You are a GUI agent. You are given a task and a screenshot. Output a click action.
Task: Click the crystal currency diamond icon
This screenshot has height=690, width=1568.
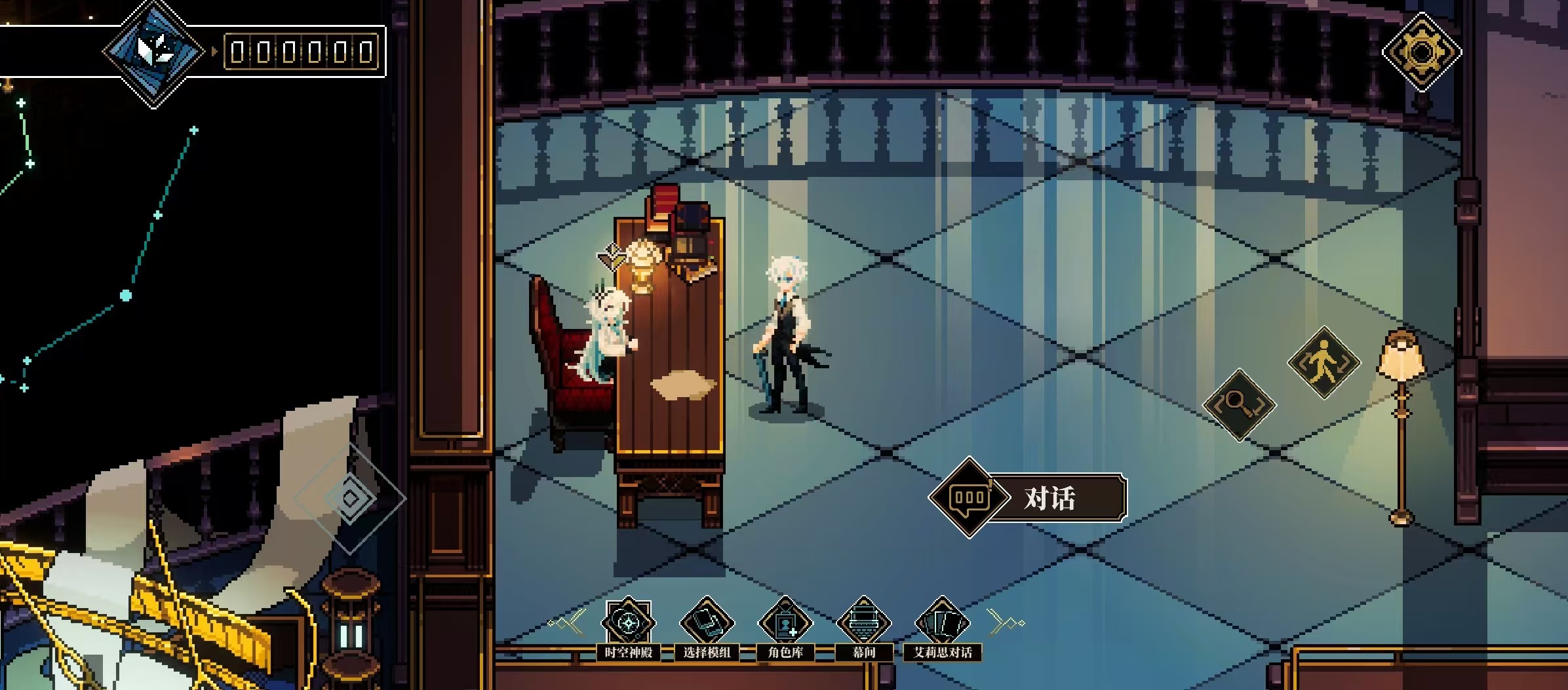(155, 50)
